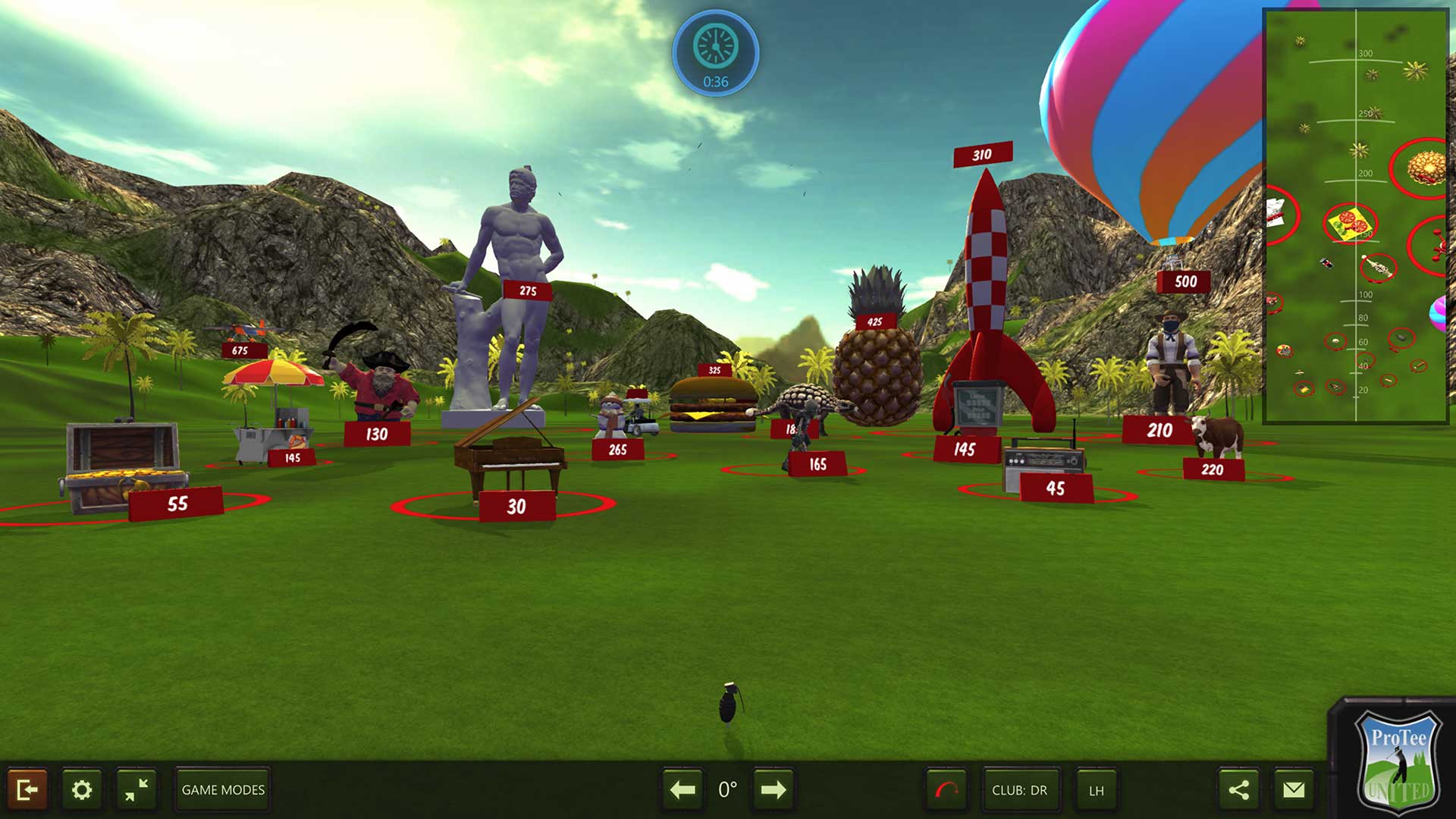
Task: Aim left with the left arrow icon
Action: (683, 789)
